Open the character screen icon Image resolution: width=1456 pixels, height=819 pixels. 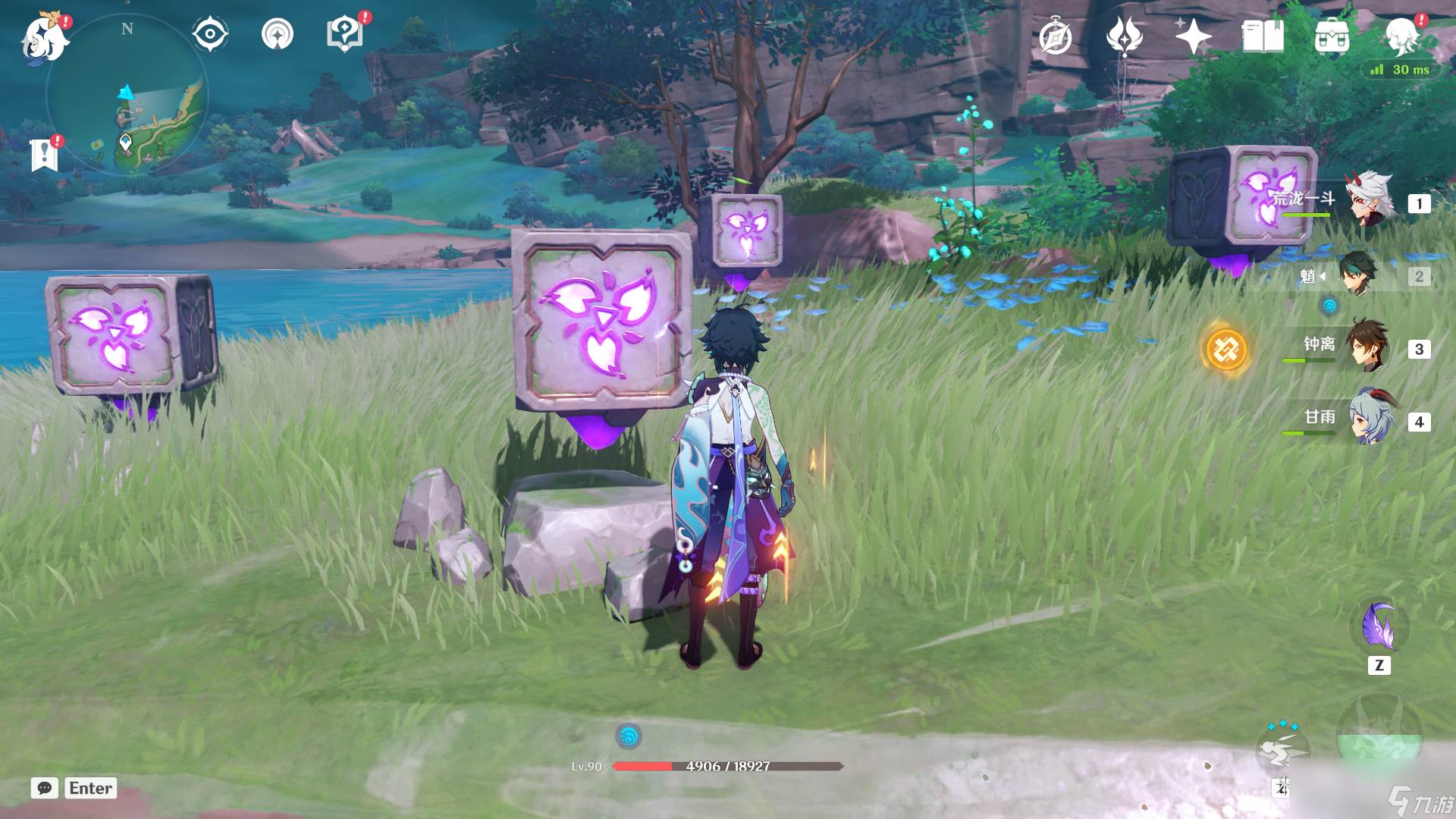tap(1401, 36)
